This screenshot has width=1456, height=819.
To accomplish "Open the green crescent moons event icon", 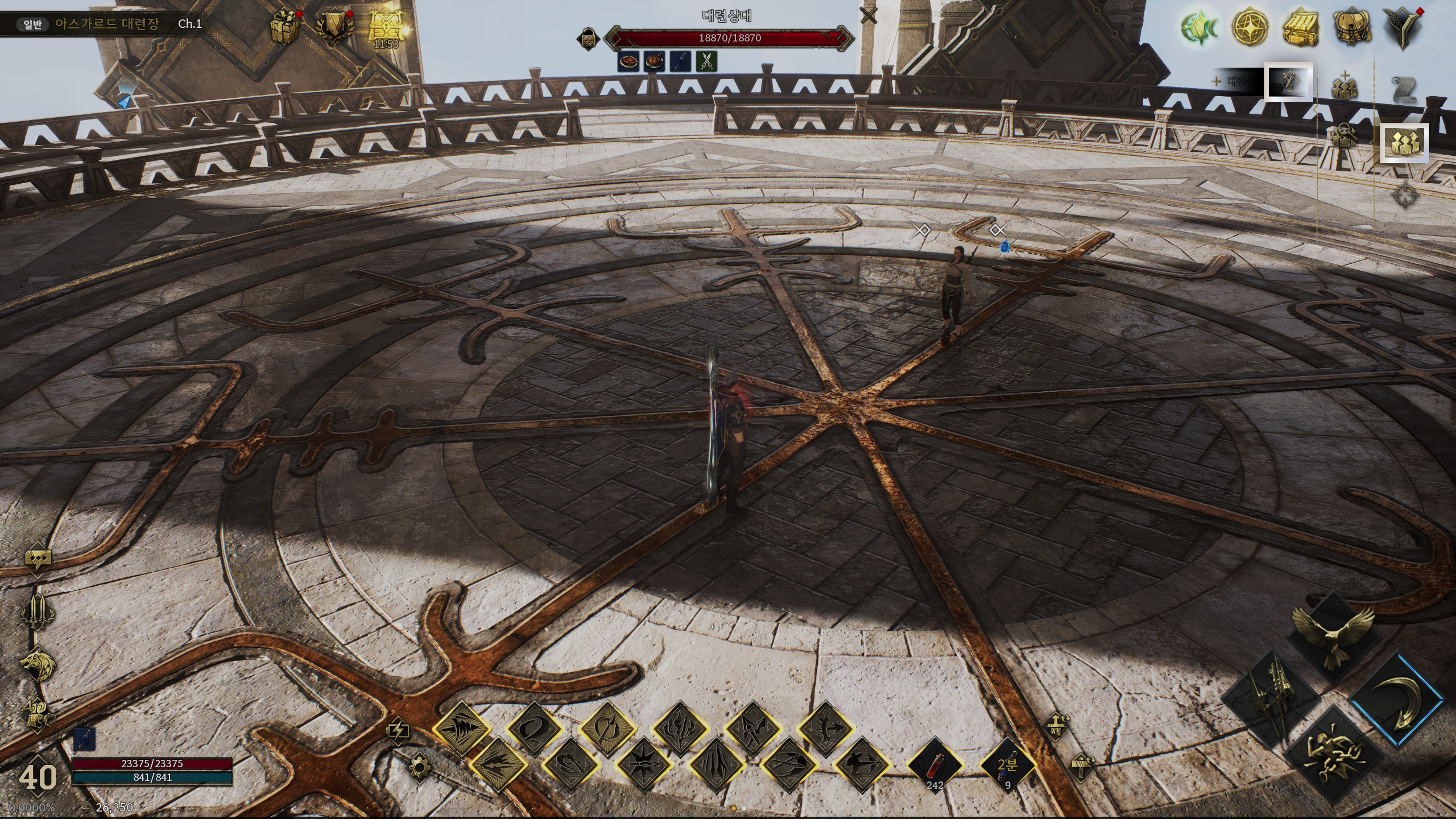I will click(x=1200, y=27).
